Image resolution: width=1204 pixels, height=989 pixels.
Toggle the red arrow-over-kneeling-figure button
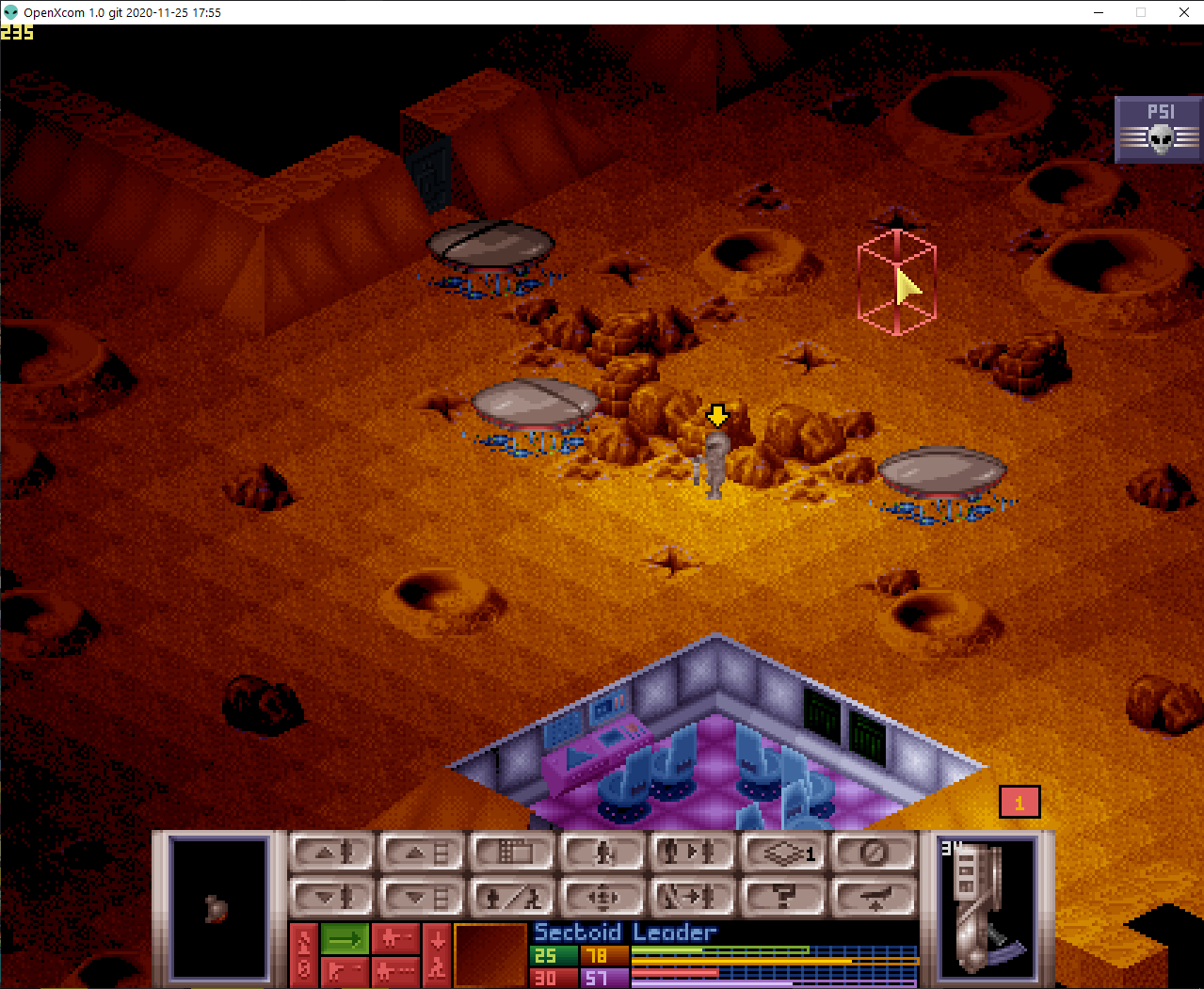coord(437,954)
